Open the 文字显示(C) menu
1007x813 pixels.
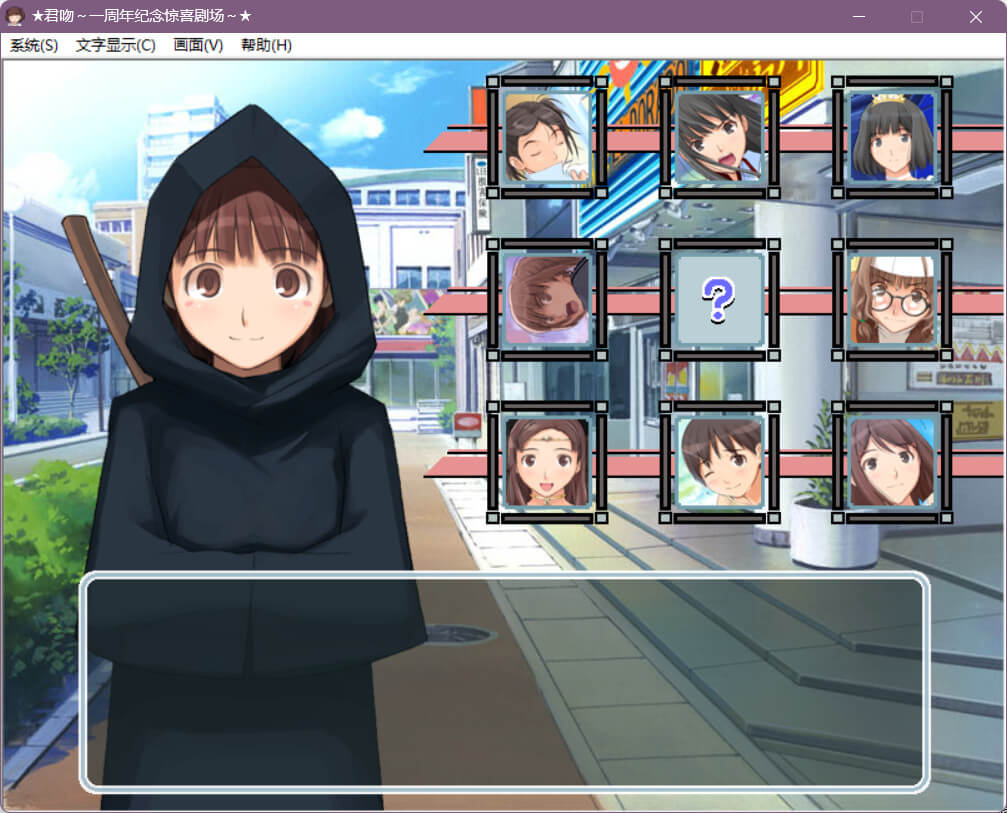116,46
